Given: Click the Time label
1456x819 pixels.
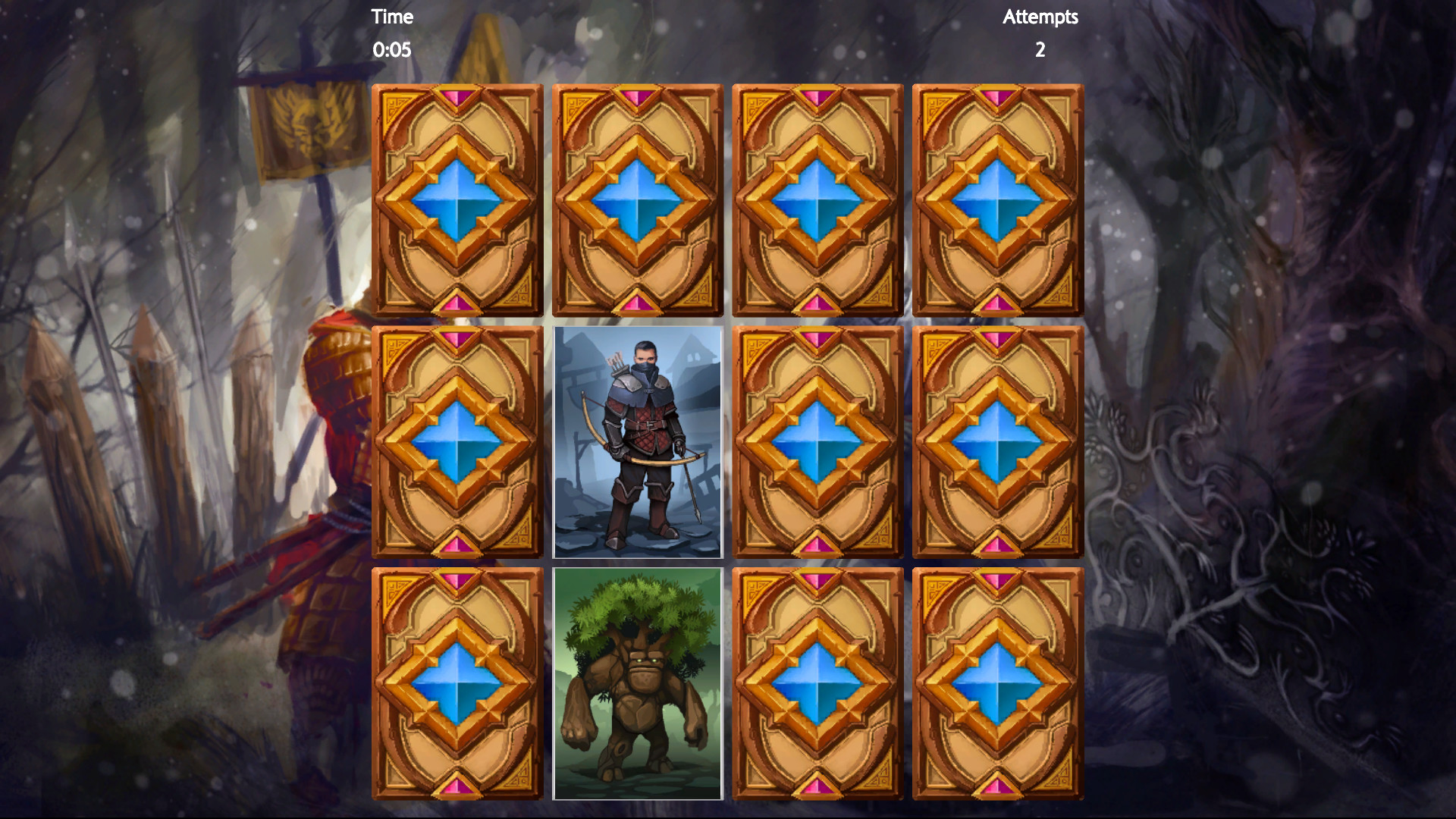Looking at the screenshot, I should pyautogui.click(x=391, y=17).
